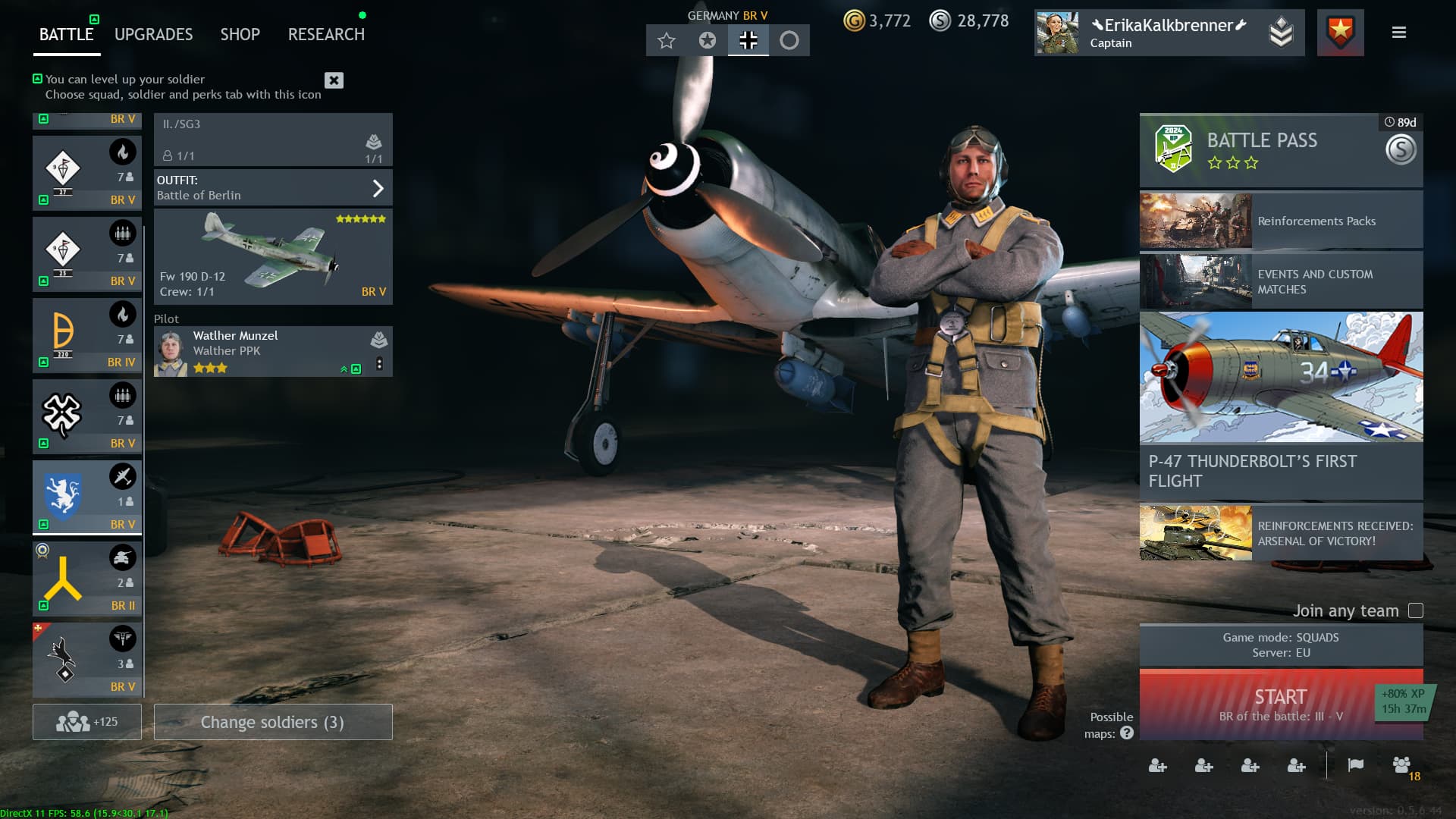The image size is (1456, 819).
Task: Close the soldier level up hint
Action: [334, 80]
